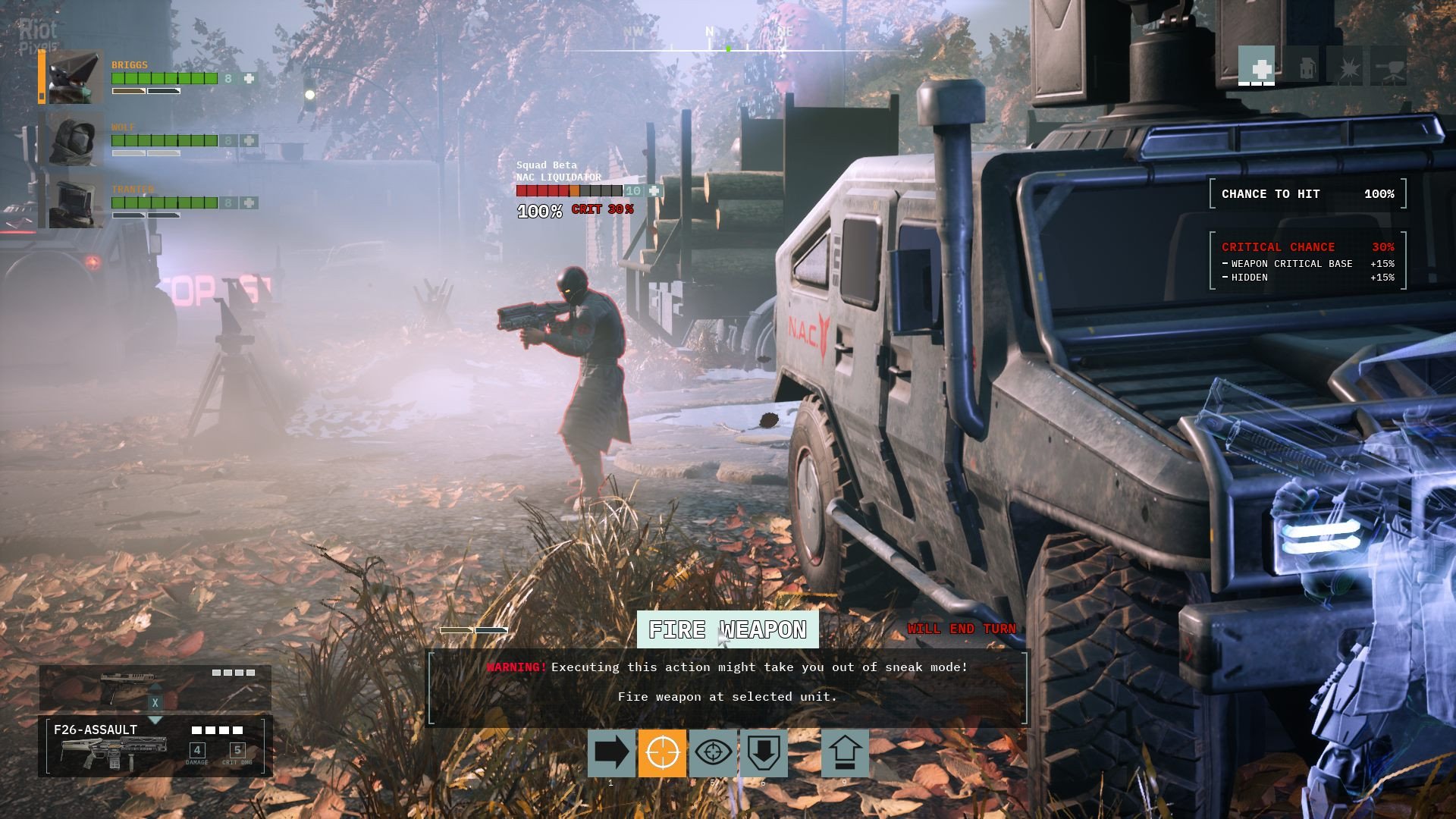Choose the orange crosshair fire action
1456x819 pixels.
click(x=662, y=753)
